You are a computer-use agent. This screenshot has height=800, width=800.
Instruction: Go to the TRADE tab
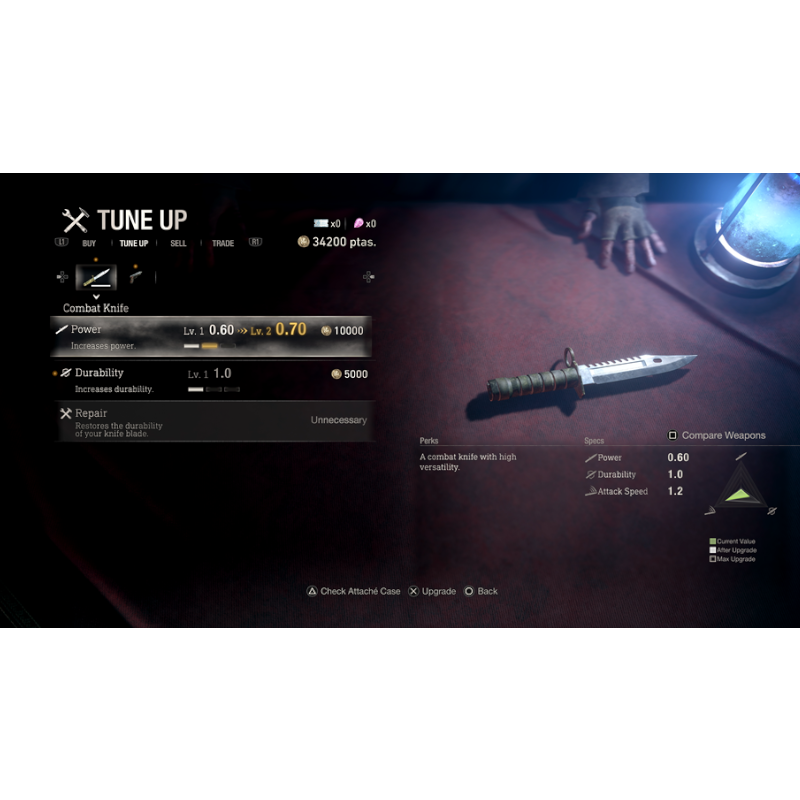coord(223,243)
